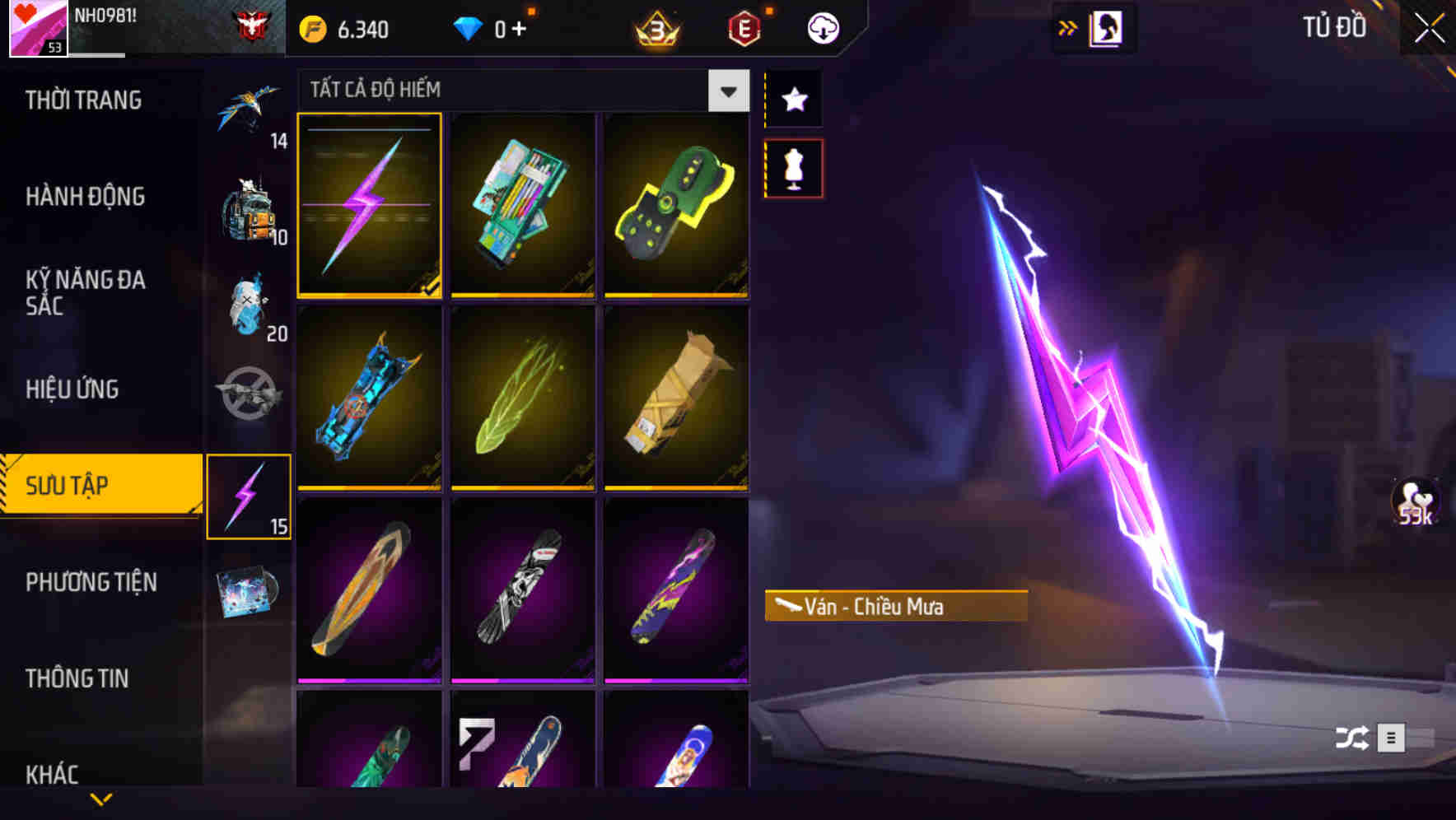Expand the bottom arrow under KHÁC
The width and height of the screenshot is (1456, 820).
[101, 800]
